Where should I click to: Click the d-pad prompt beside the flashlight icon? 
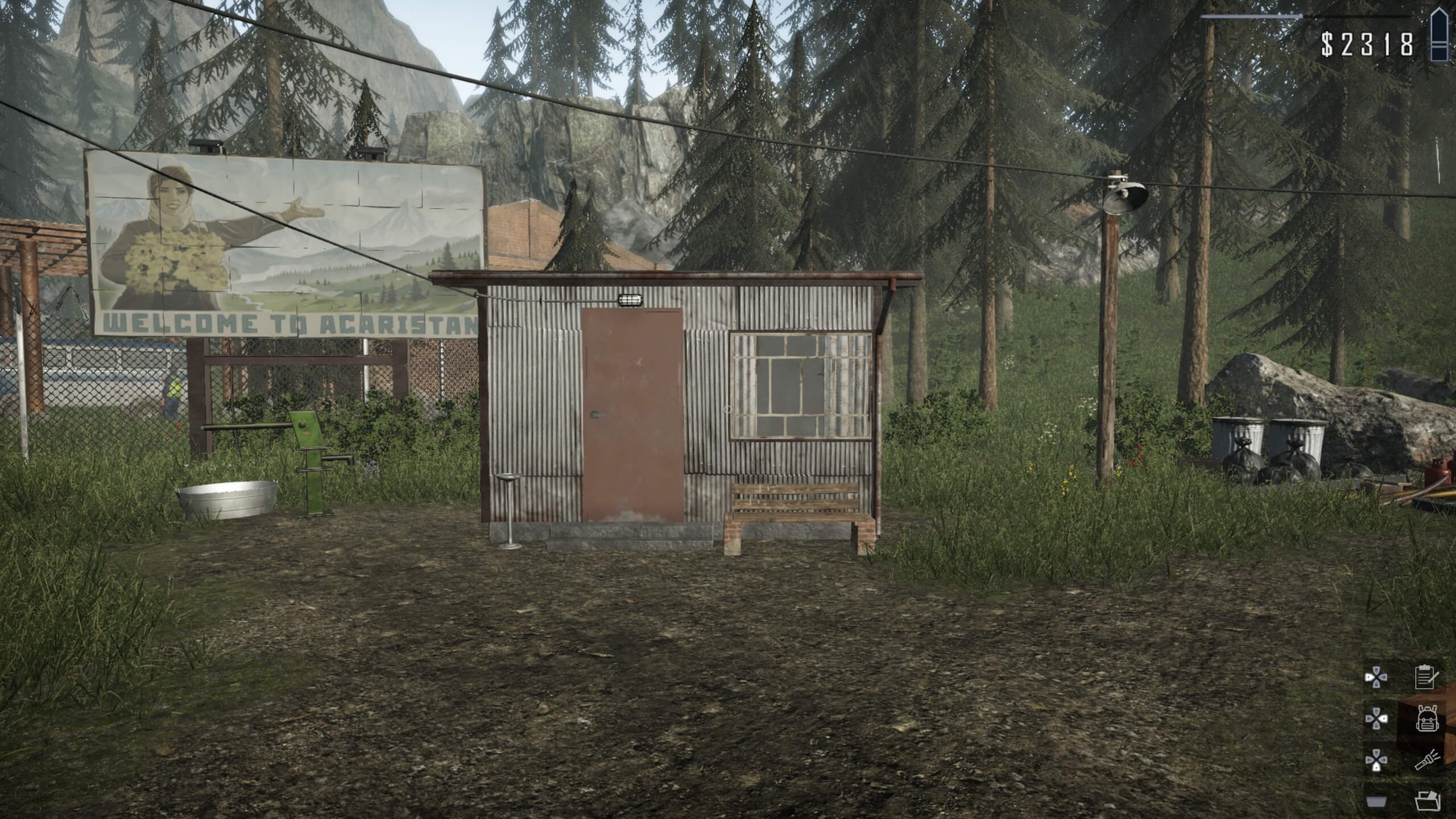coord(1376,760)
